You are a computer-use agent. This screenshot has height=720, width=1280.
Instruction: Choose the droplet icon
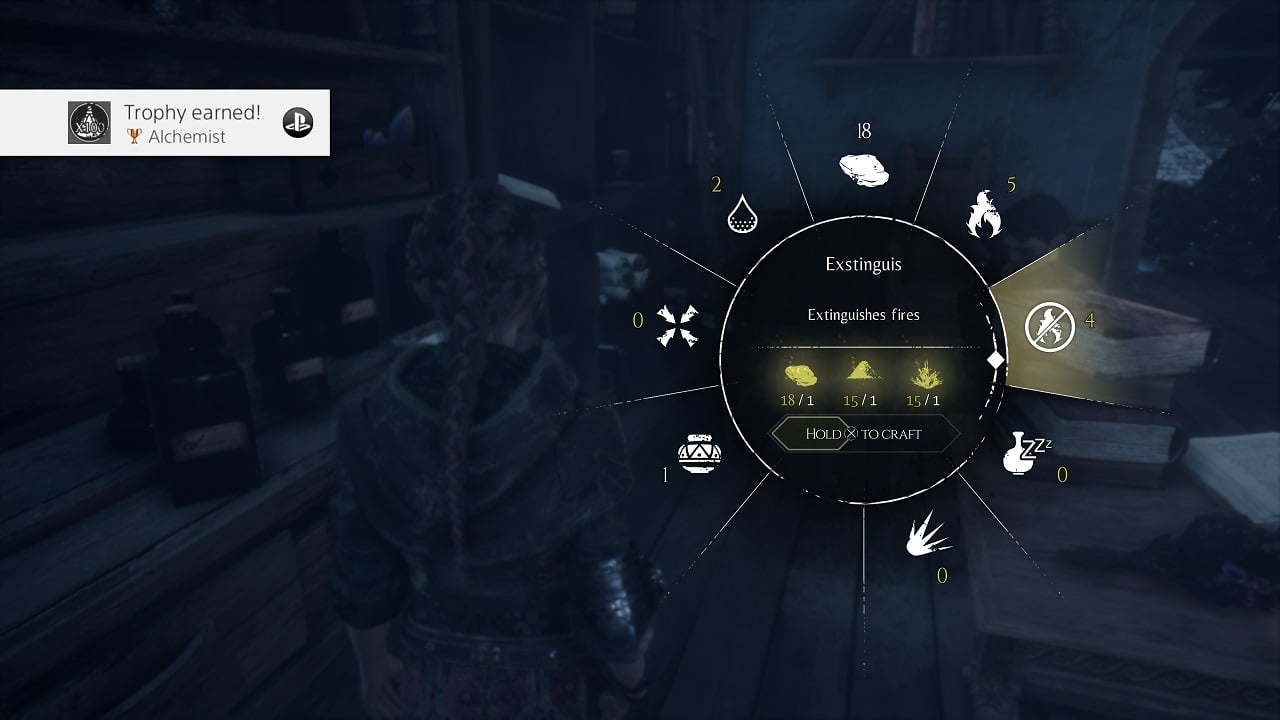(x=743, y=212)
